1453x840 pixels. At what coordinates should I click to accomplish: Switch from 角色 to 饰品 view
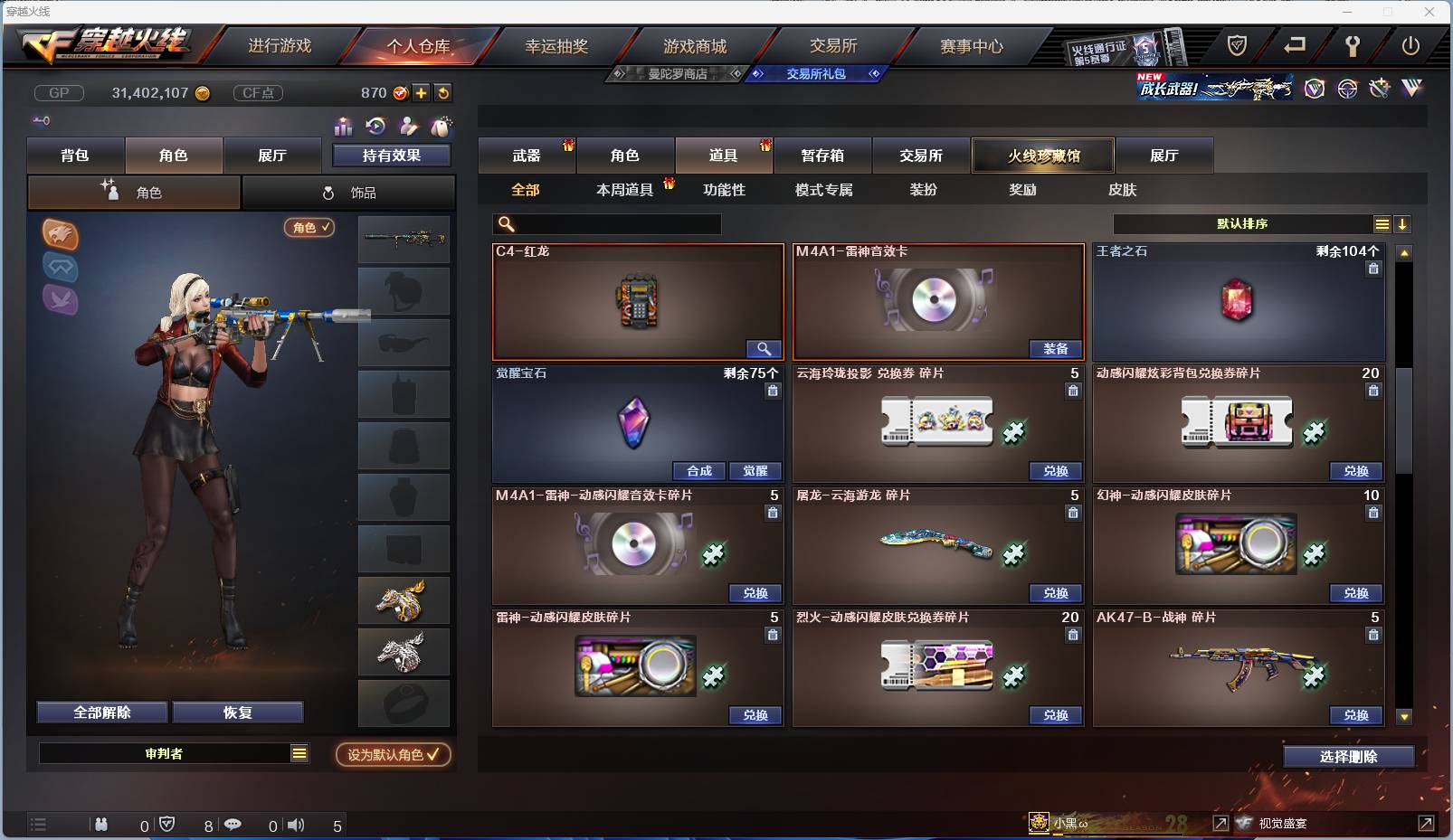(351, 192)
